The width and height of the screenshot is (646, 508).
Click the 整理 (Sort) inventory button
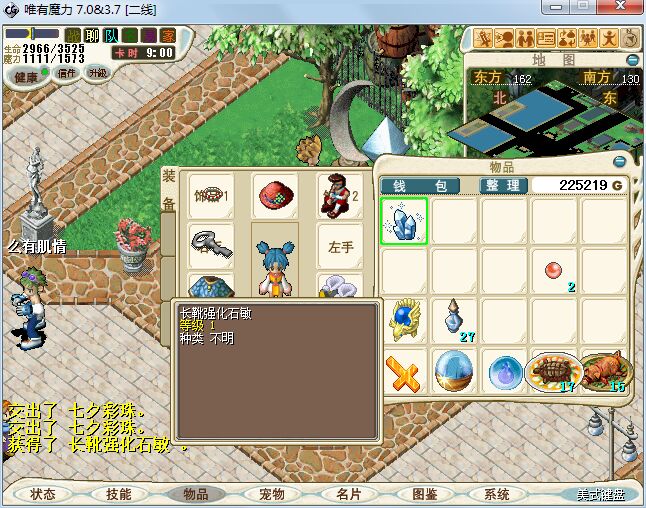[501, 185]
